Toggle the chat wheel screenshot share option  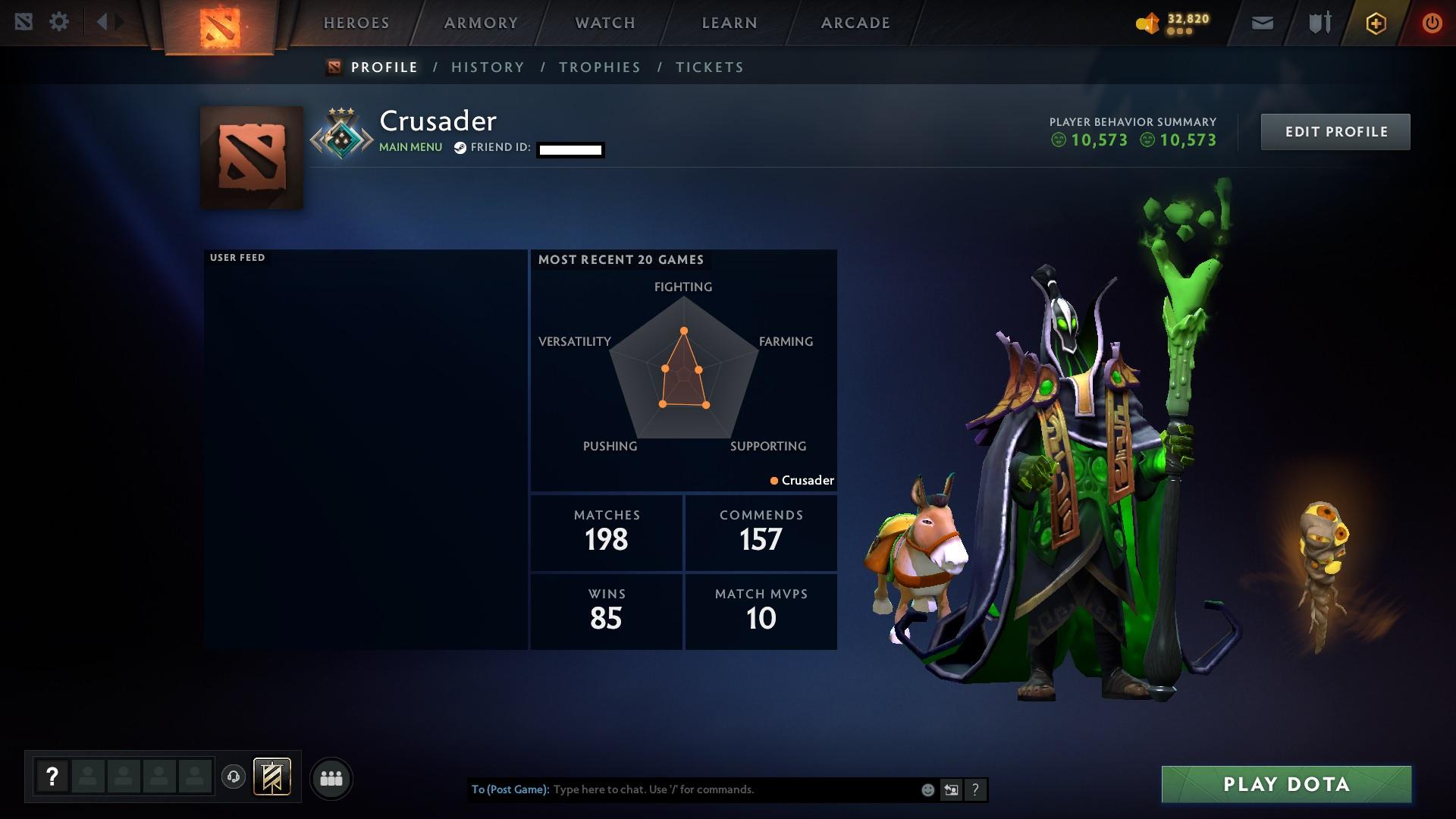click(951, 789)
